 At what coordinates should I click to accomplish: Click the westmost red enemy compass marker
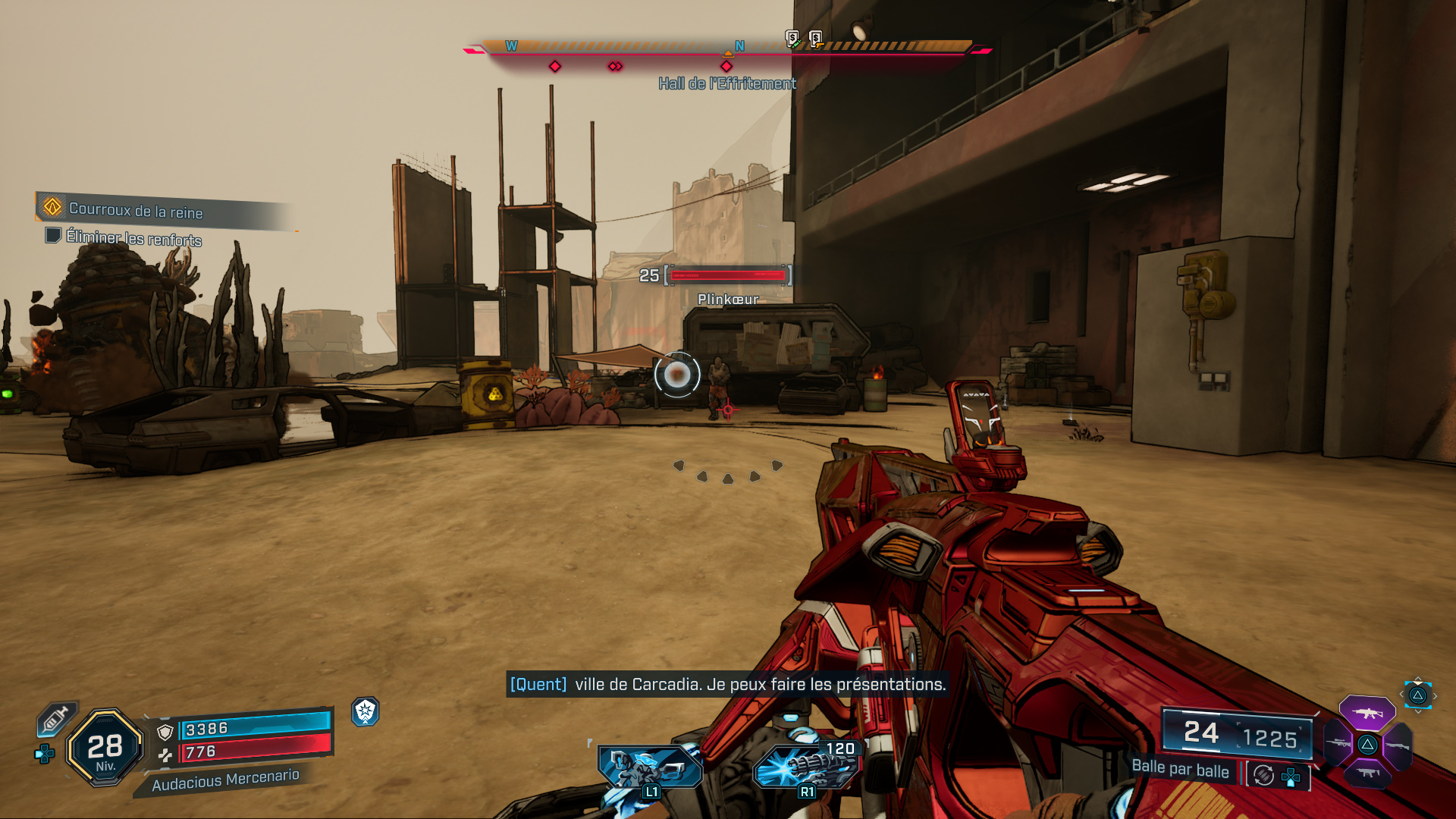coord(555,67)
